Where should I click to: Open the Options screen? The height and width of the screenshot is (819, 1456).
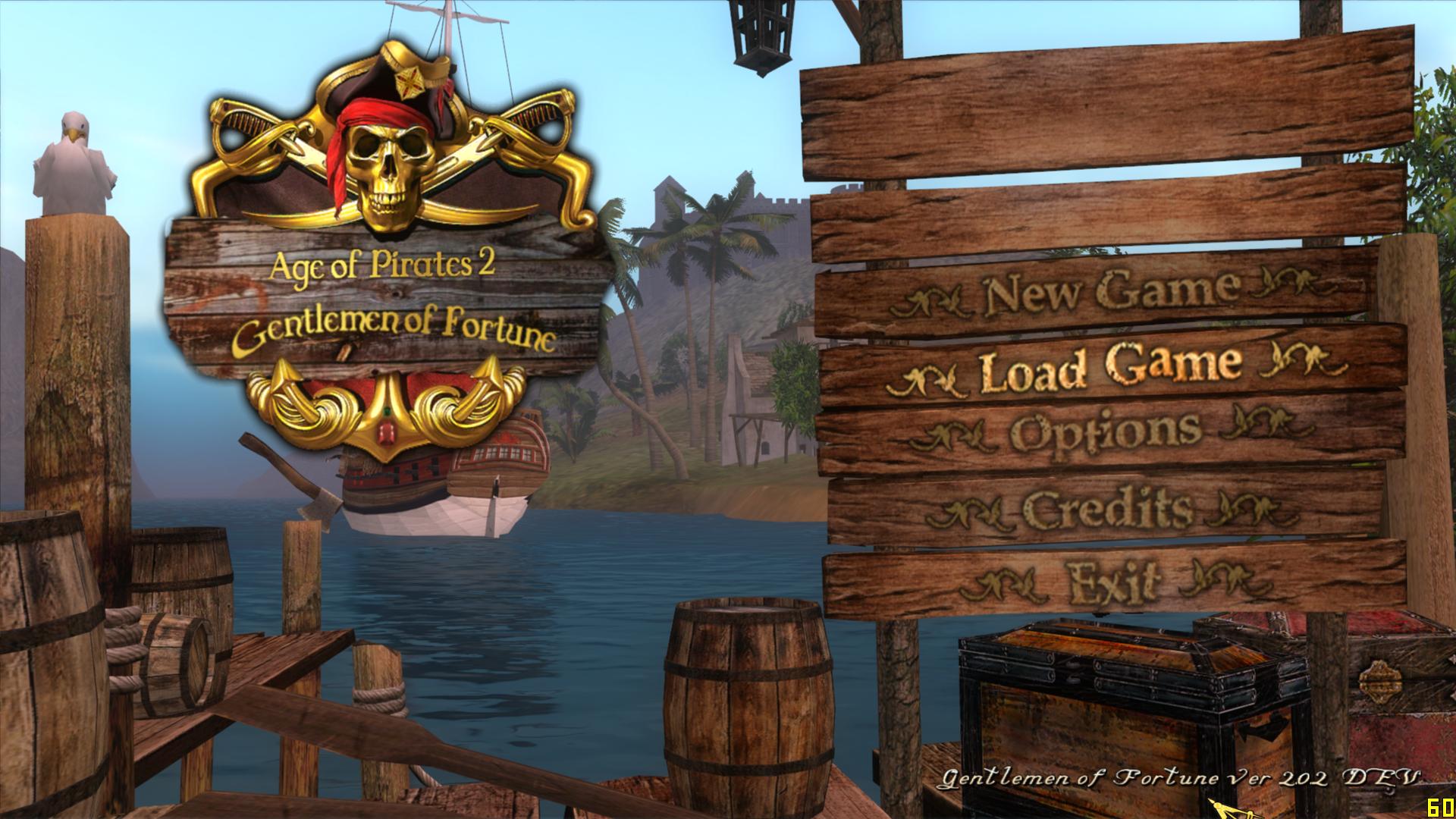pos(1106,434)
